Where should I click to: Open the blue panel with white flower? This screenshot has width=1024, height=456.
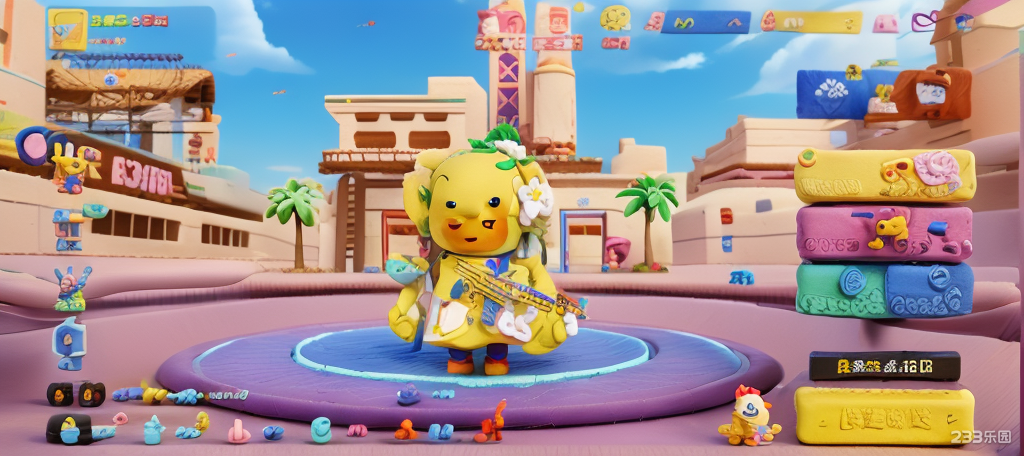832,94
